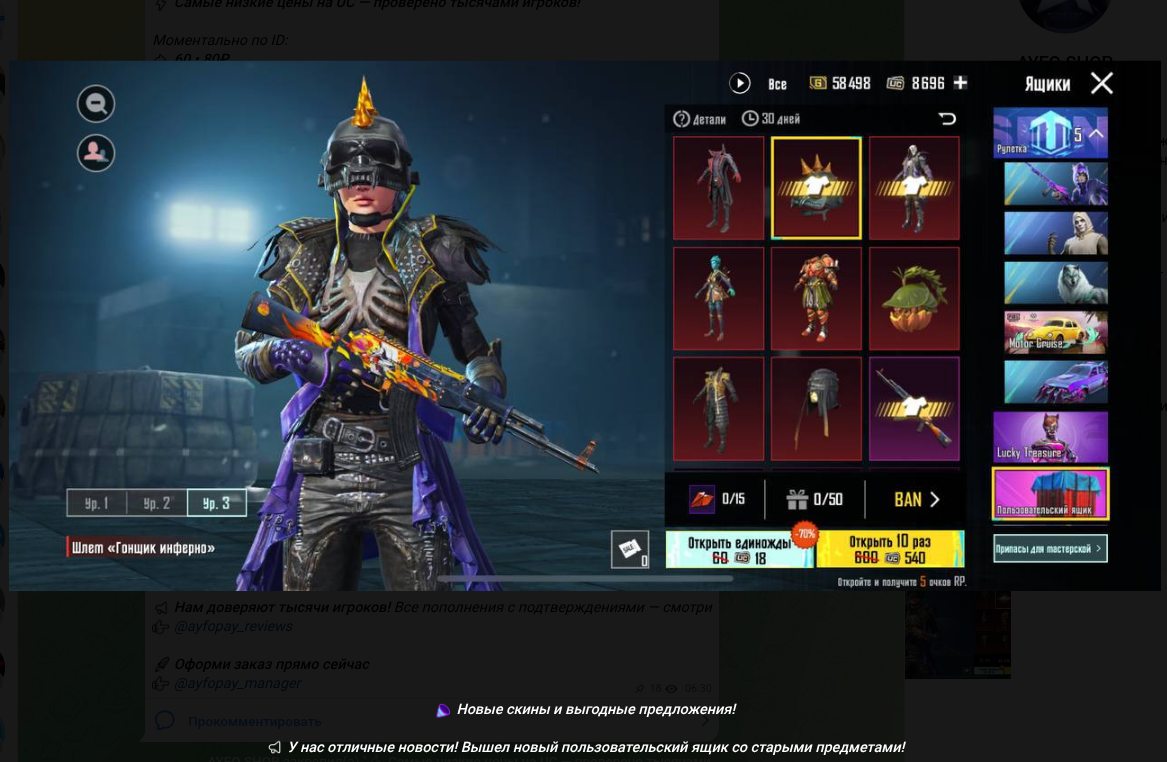Open Припасы для мастерской button

click(1050, 548)
